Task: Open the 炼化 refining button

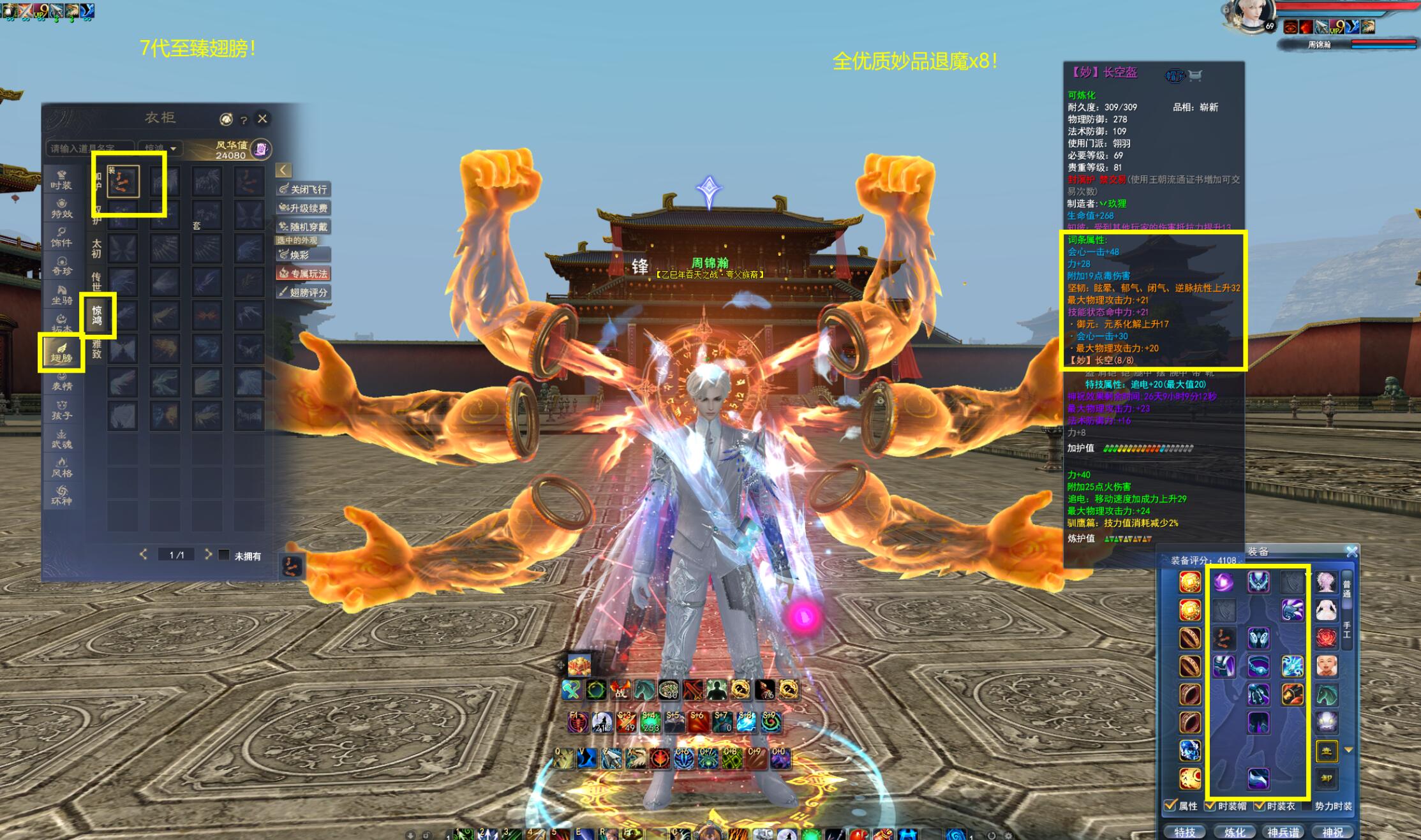Action: coord(1234,832)
